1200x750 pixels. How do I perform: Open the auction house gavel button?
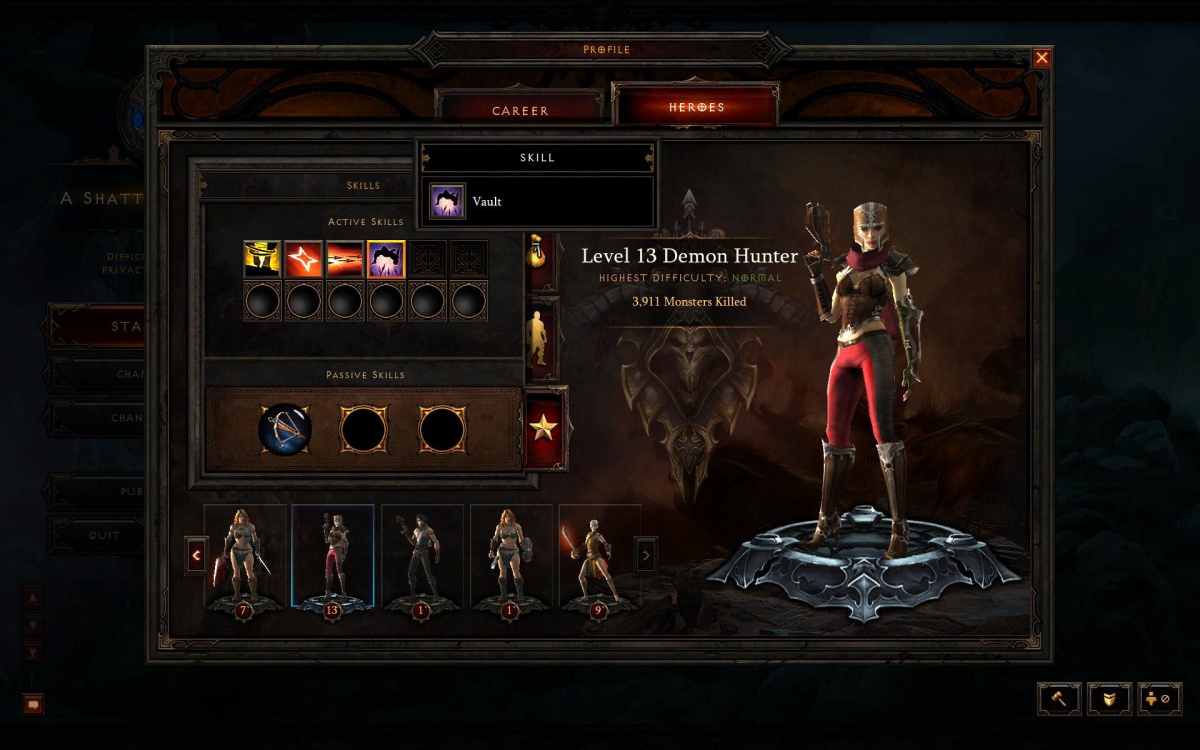(1057, 698)
